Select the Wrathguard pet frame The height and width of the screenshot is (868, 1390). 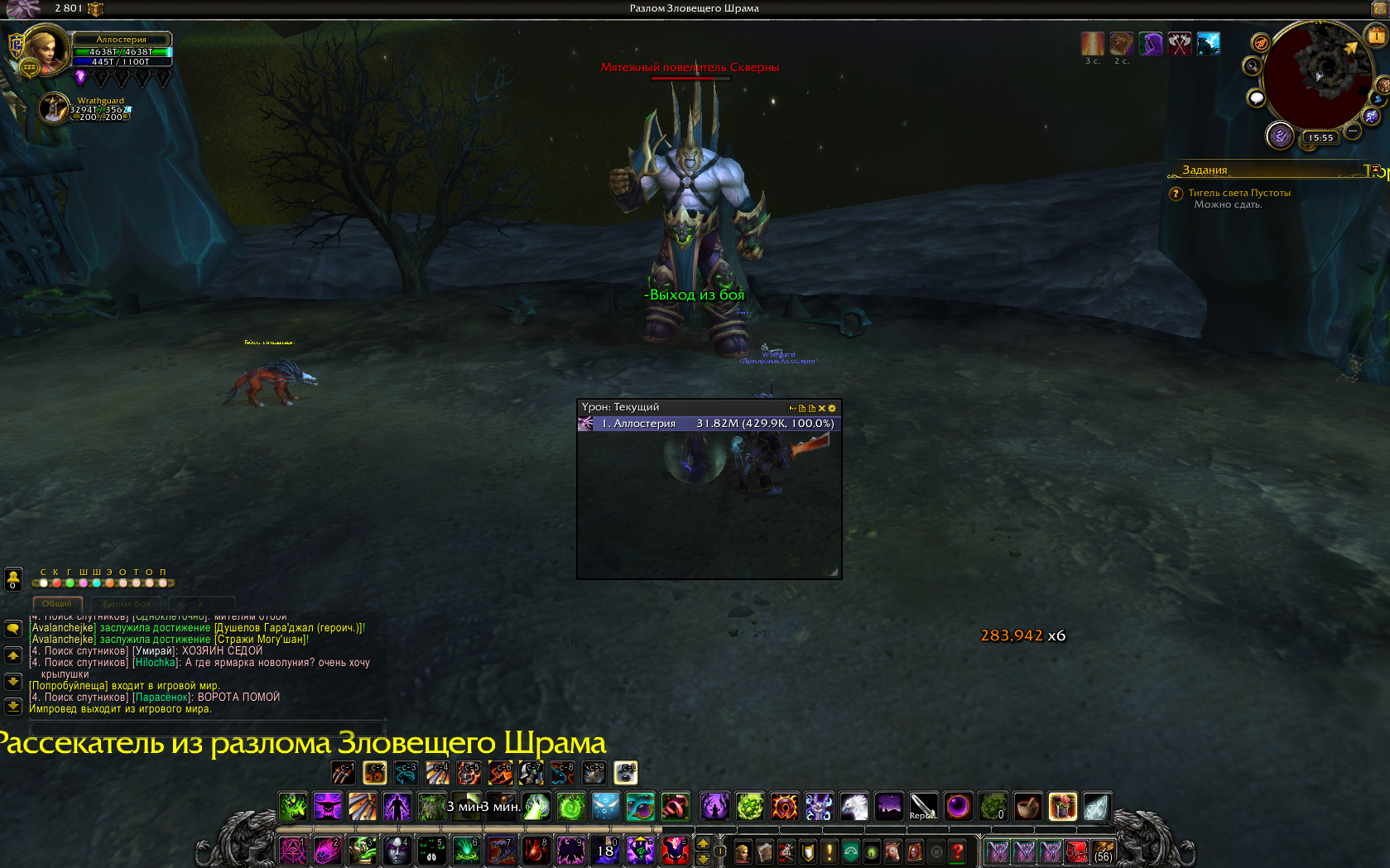pyautogui.click(x=55, y=108)
